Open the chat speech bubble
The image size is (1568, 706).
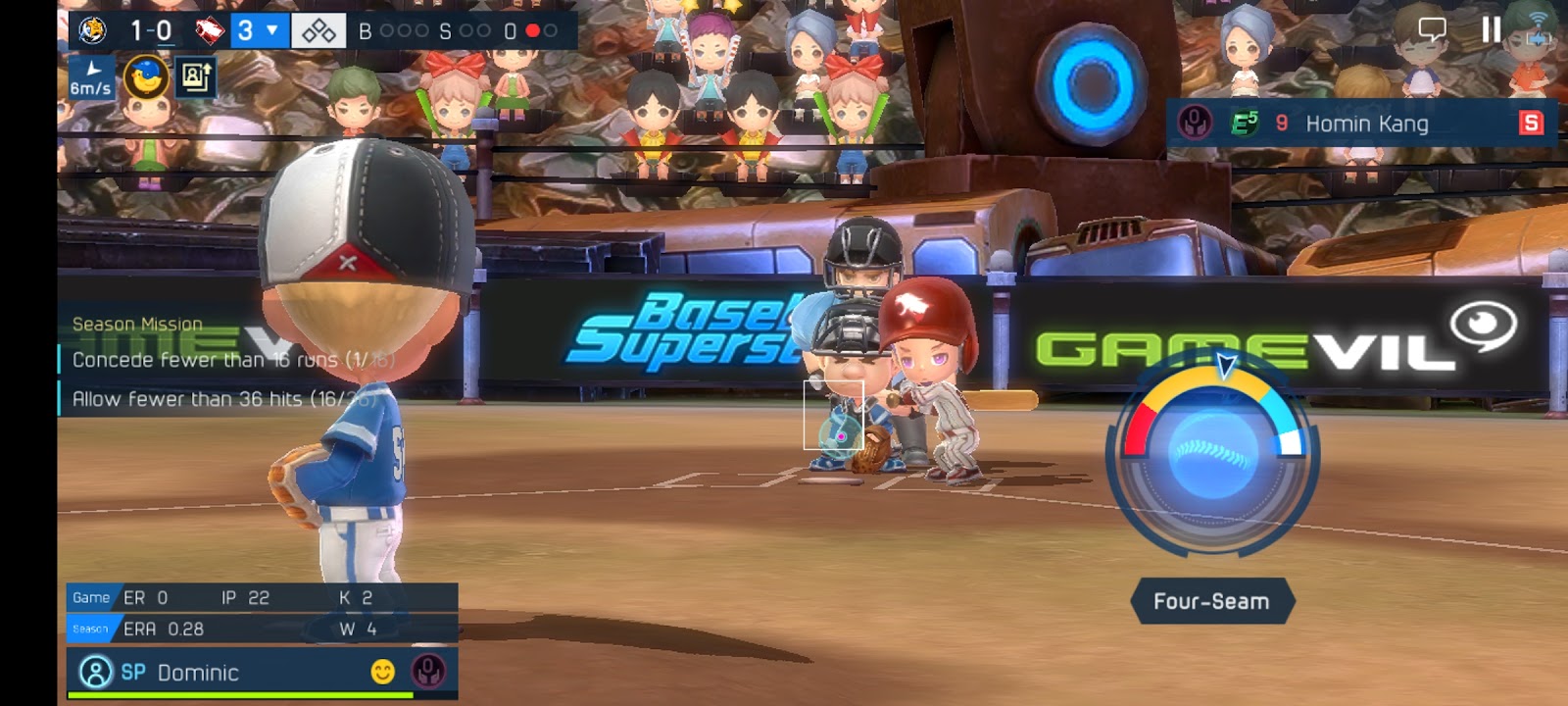[x=1432, y=29]
